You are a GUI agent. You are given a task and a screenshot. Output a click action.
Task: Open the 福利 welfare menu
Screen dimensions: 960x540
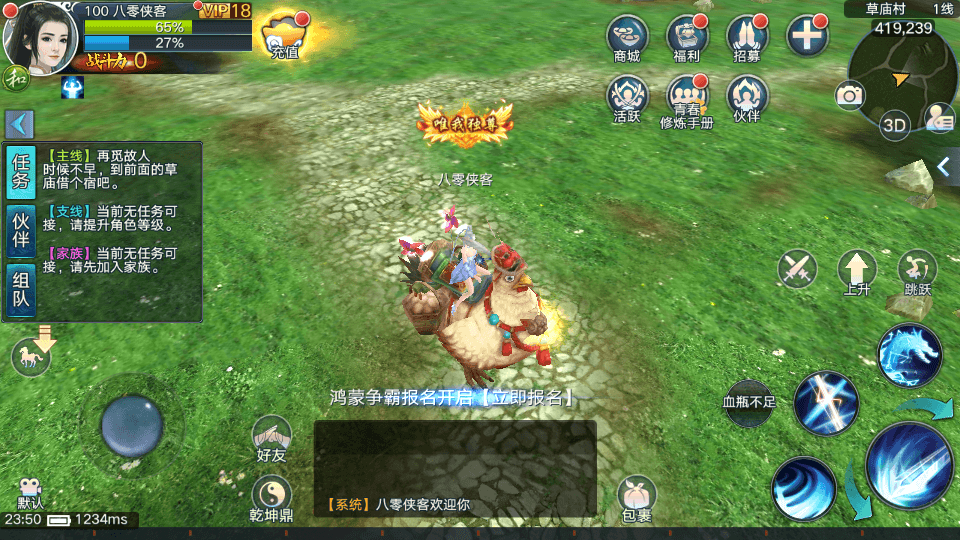(686, 37)
